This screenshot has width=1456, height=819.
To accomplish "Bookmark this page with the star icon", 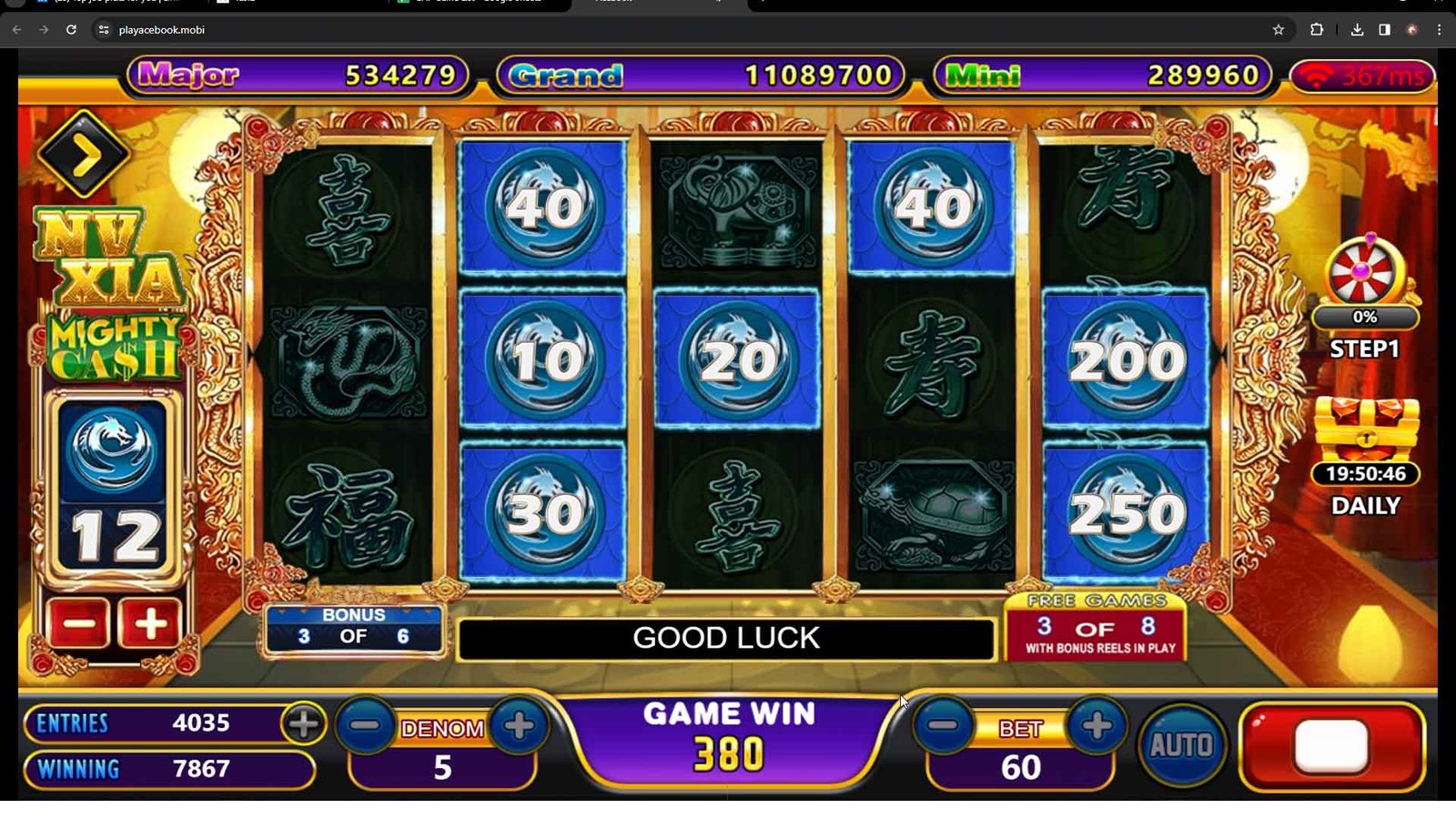I will [1279, 30].
